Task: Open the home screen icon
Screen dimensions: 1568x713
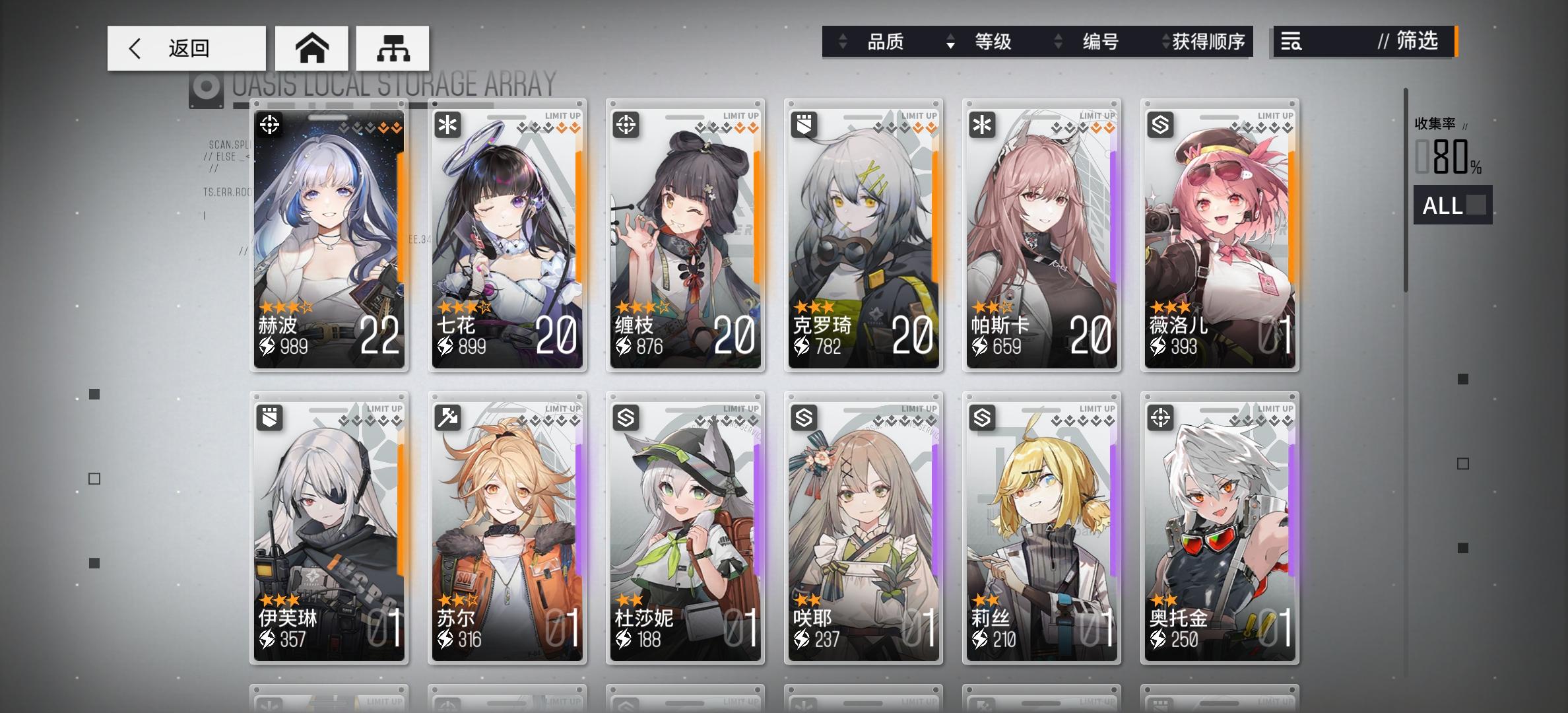Action: click(x=311, y=47)
